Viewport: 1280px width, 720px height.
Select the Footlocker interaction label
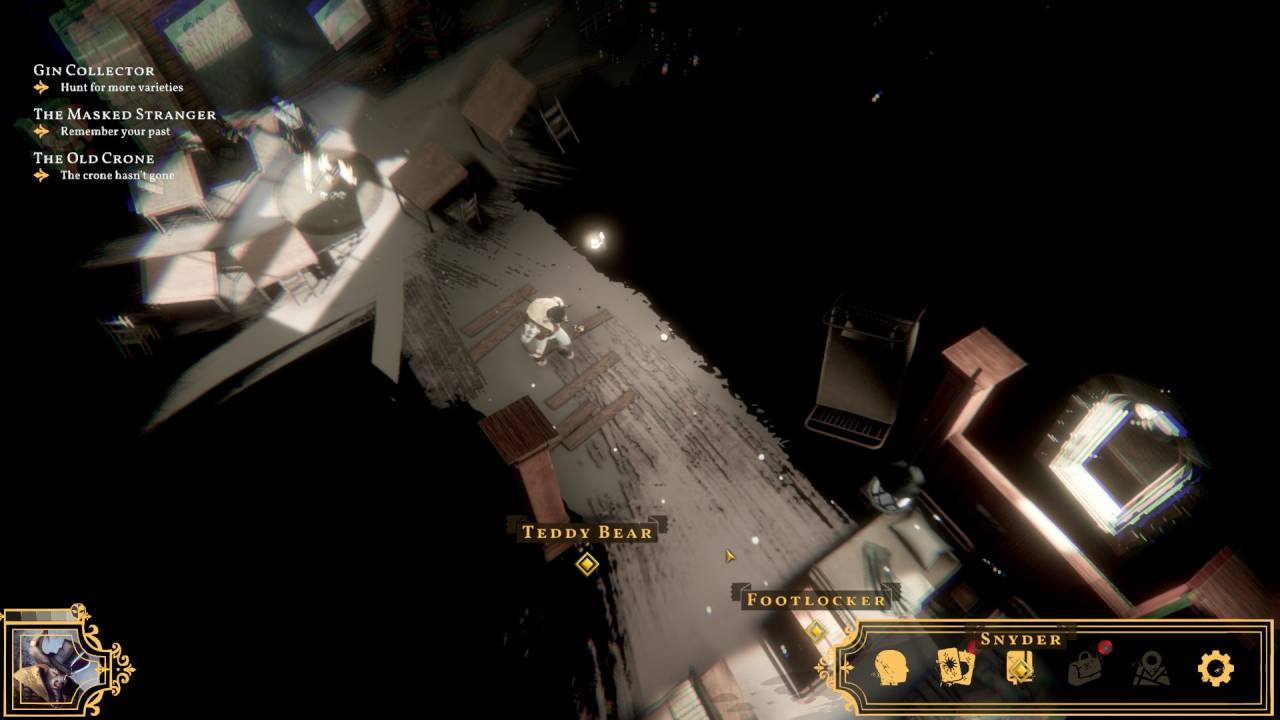pos(816,600)
